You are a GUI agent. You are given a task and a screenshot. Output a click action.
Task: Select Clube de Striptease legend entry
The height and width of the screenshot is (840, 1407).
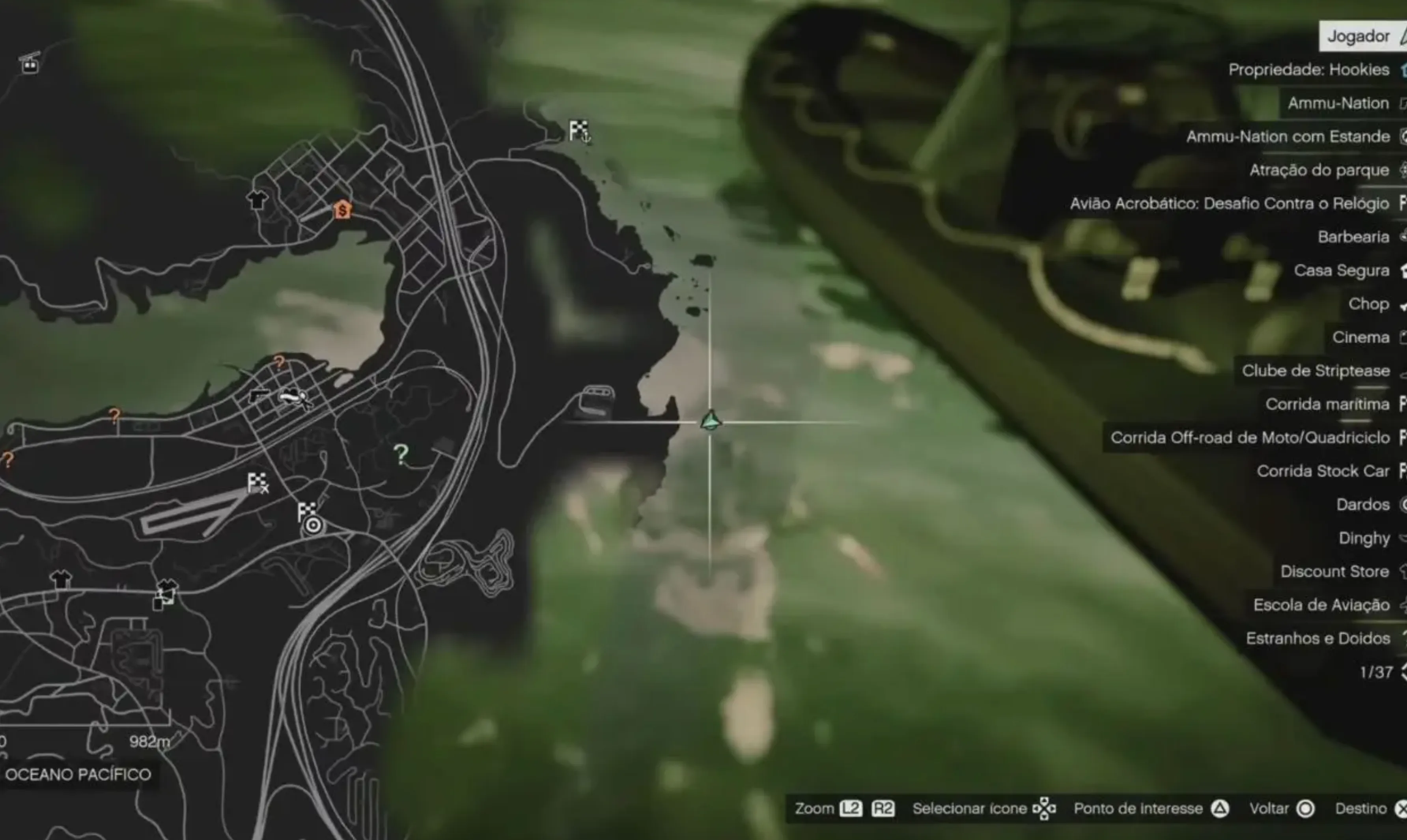(1316, 370)
